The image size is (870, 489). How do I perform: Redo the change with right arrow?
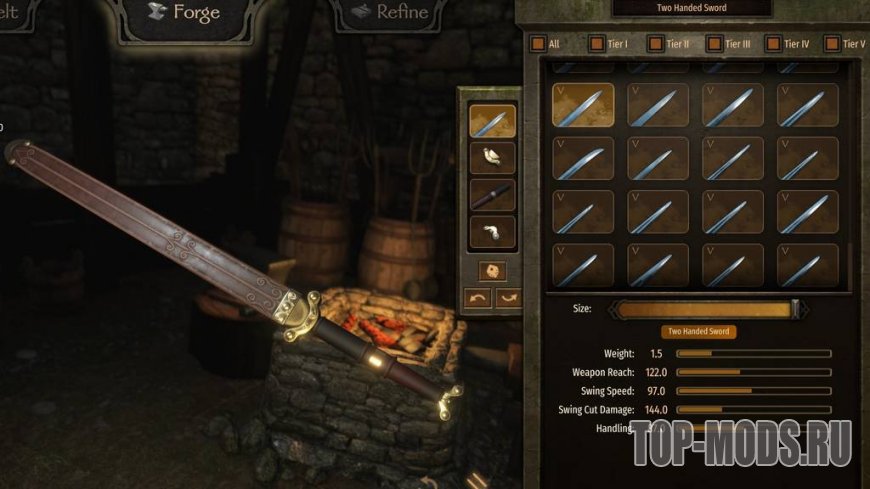pyautogui.click(x=508, y=298)
